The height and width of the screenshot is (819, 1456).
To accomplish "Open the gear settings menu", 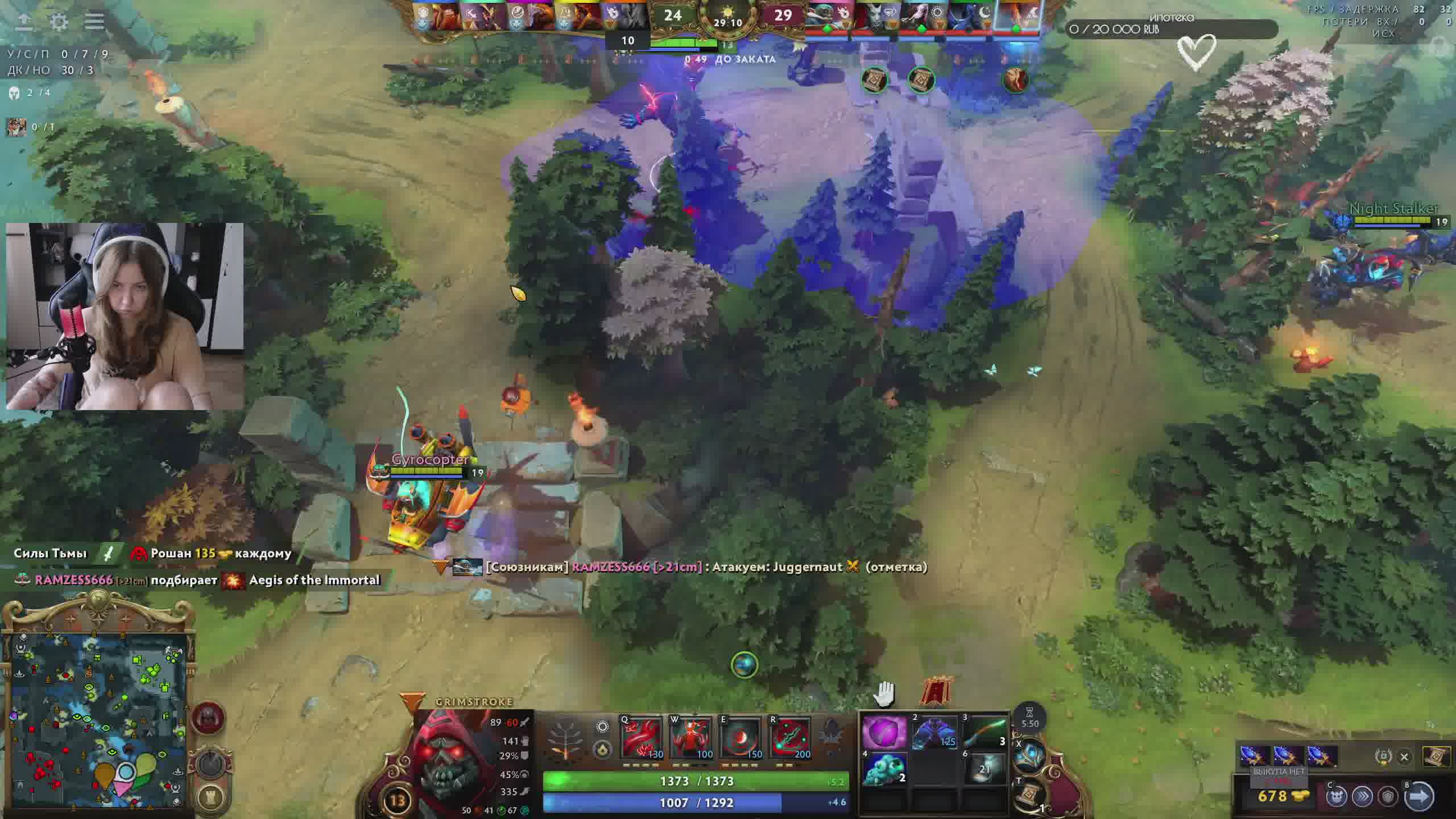I will click(59, 22).
